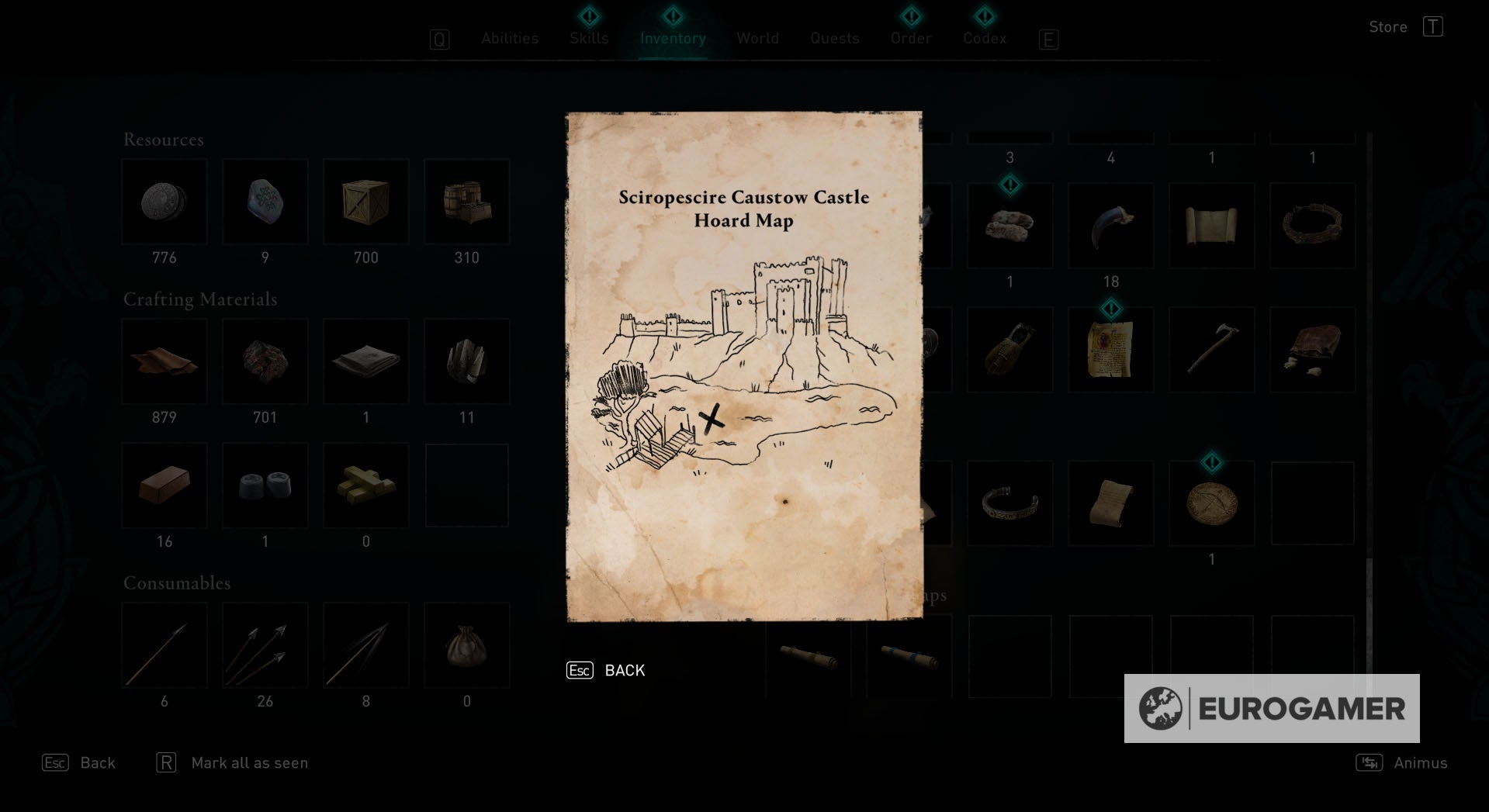Select the hunter arrows consumable icon
This screenshot has width=1489, height=812.
tap(265, 644)
